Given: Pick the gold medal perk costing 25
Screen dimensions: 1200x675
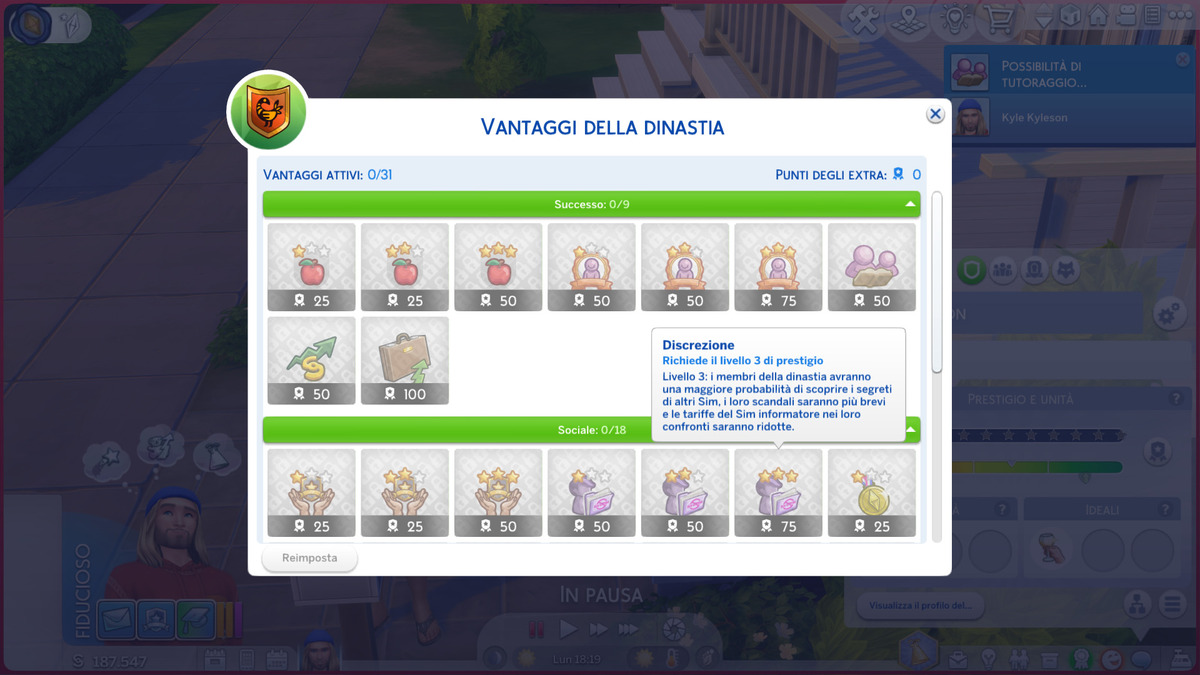Looking at the screenshot, I should point(872,492).
